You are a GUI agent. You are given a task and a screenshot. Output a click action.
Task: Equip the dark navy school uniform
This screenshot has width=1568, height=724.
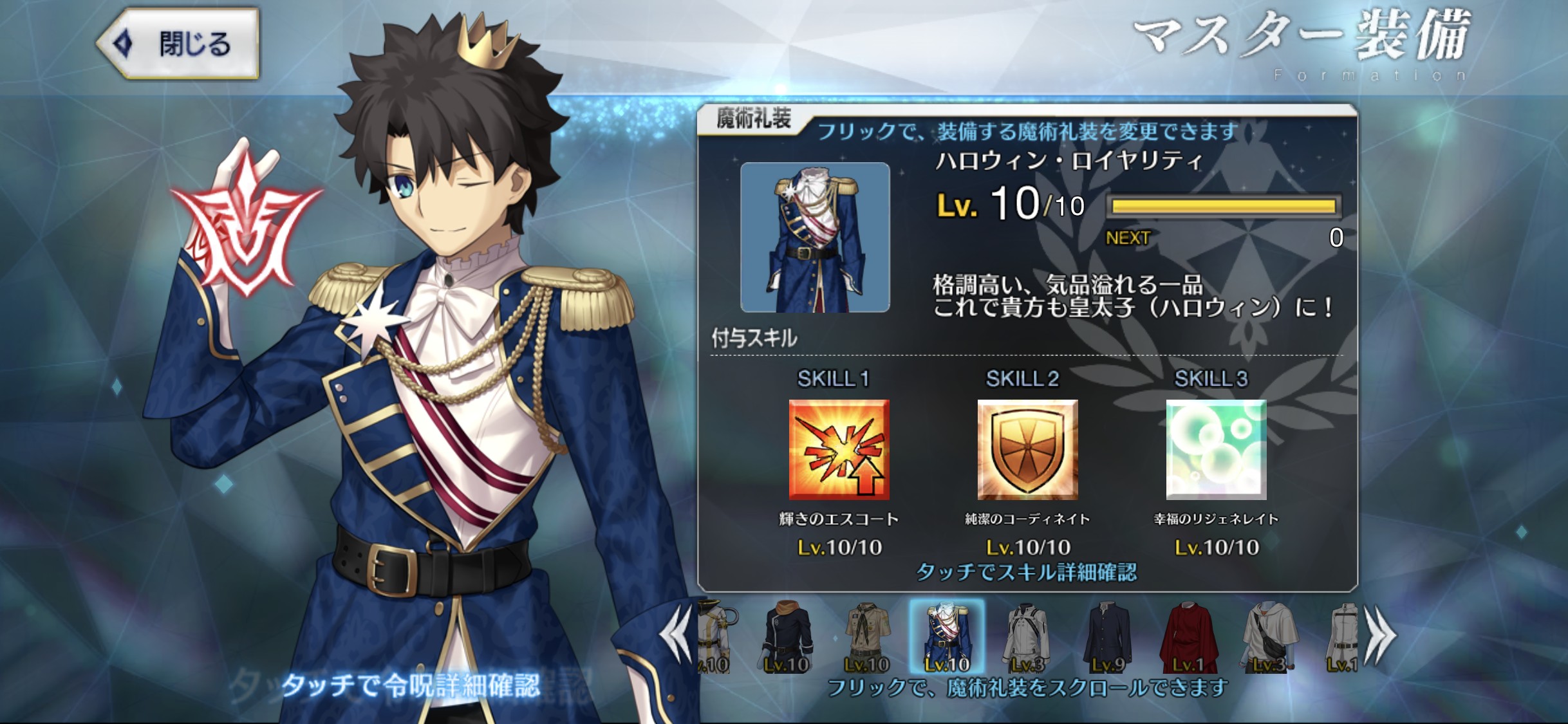click(1107, 637)
